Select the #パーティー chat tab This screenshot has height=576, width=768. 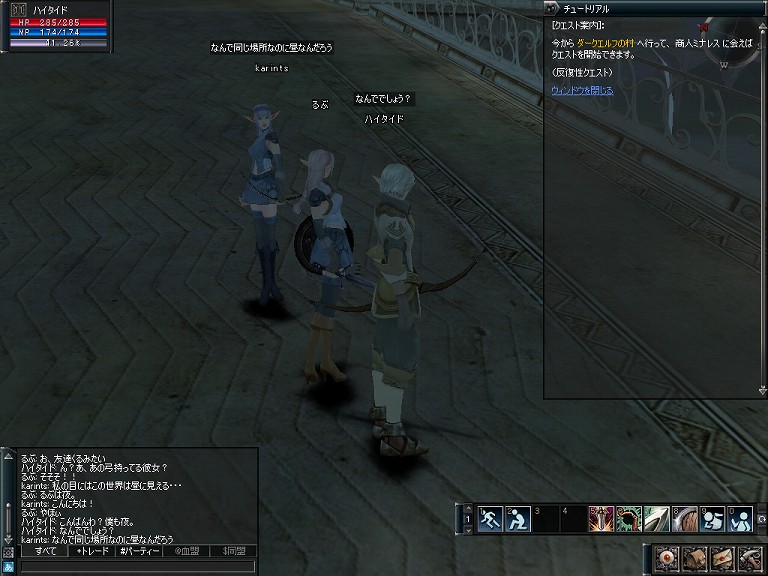(138, 551)
